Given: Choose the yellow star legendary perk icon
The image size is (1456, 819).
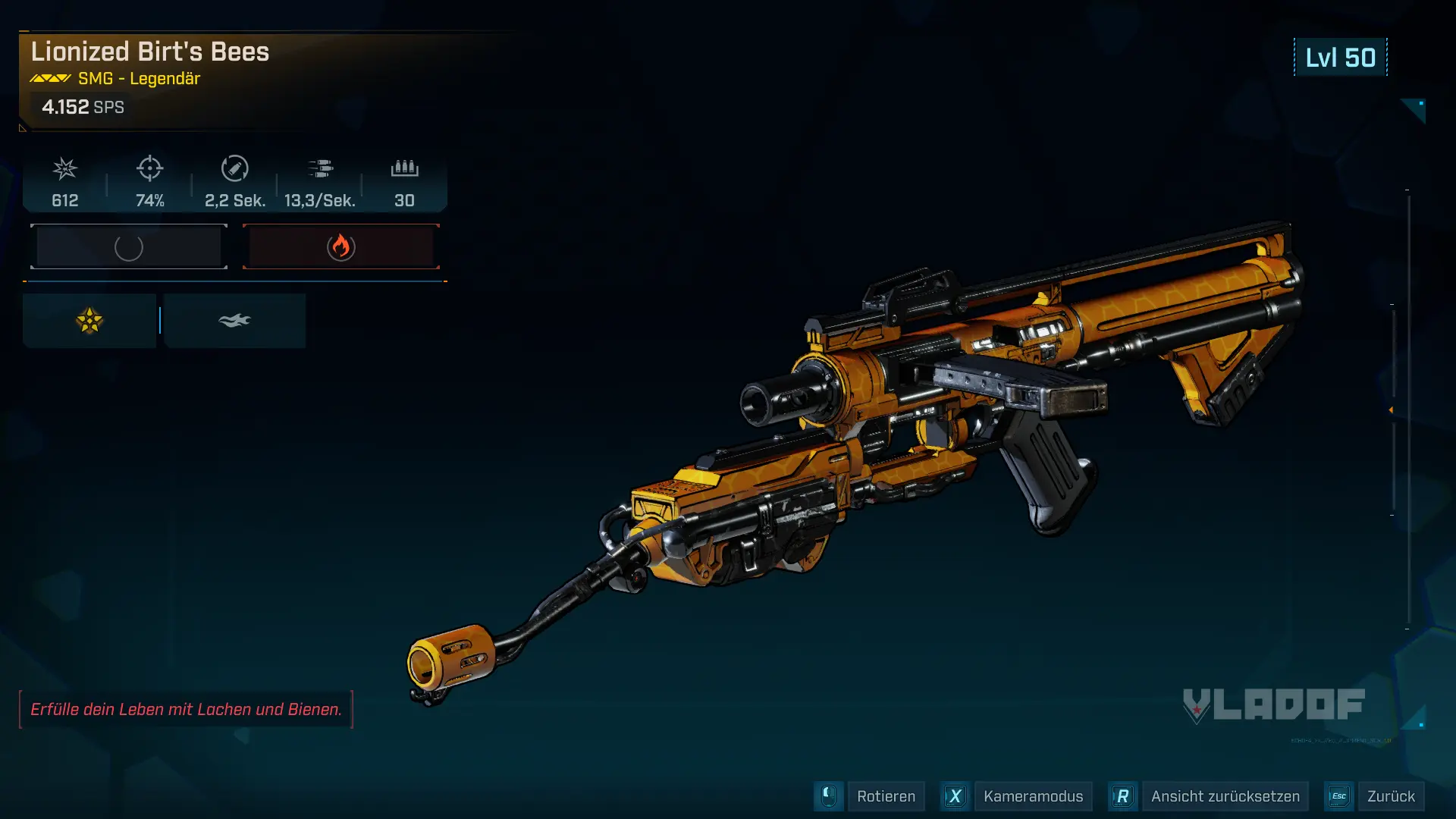Looking at the screenshot, I should (x=89, y=321).
